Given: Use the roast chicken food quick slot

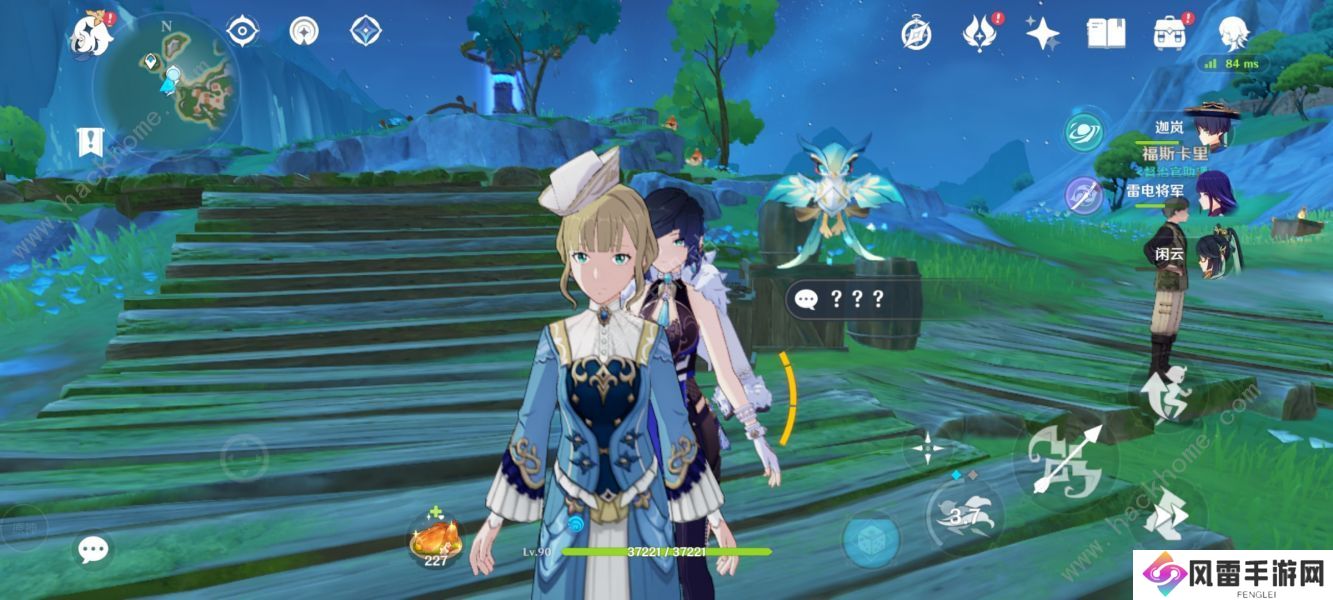Looking at the screenshot, I should coord(436,541).
